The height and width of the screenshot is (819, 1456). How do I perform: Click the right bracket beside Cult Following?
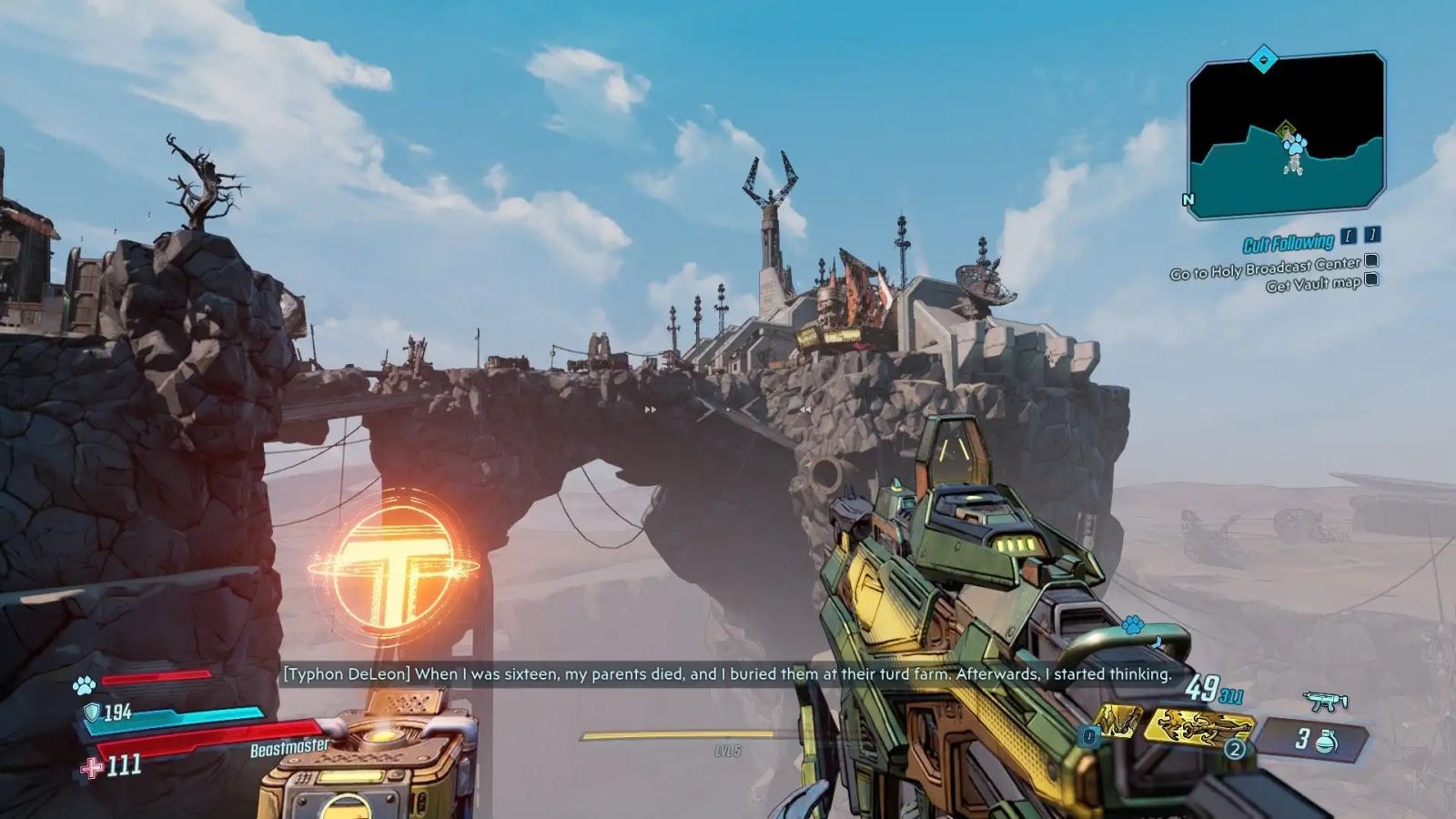1372,238
